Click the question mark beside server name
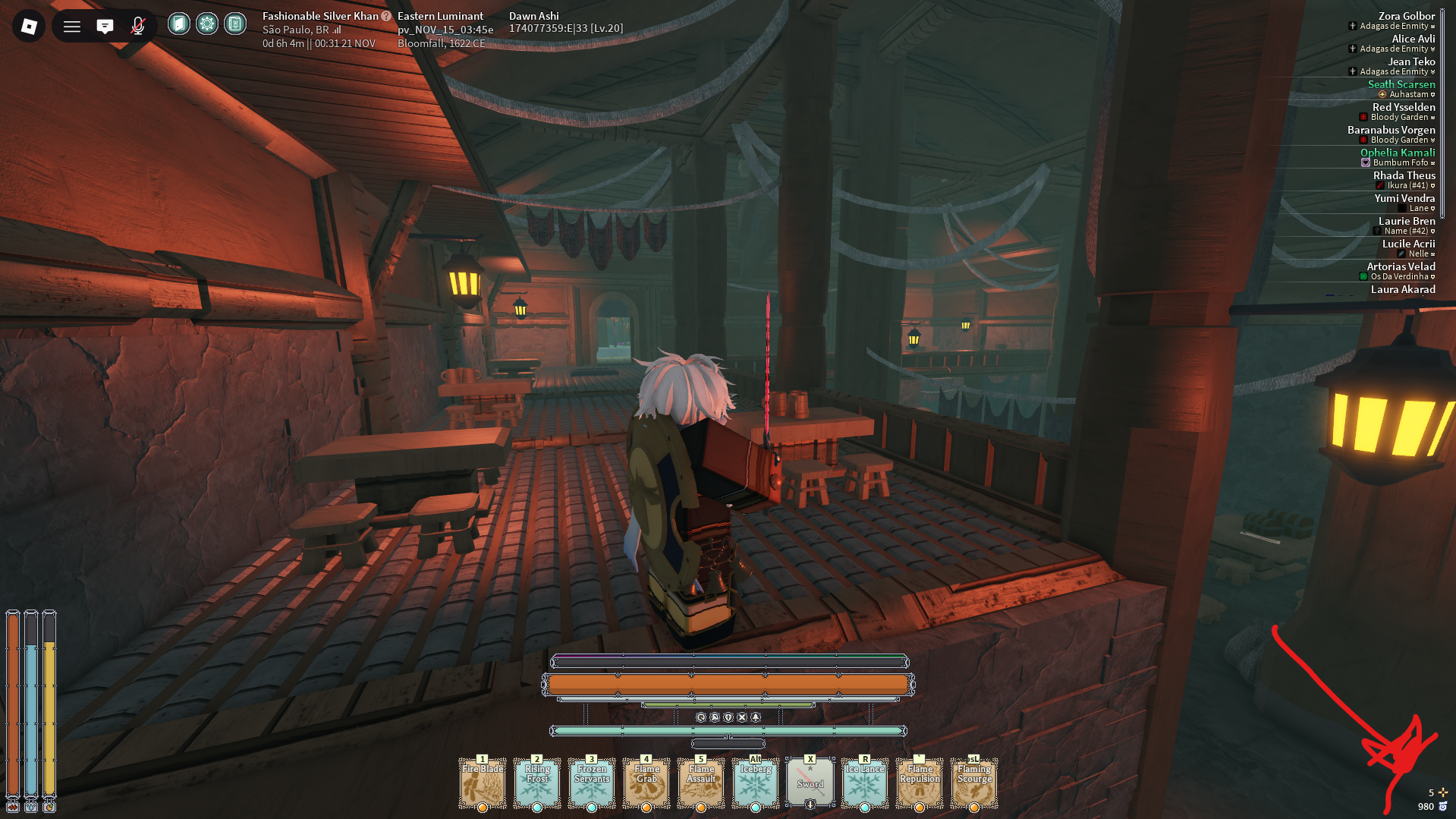Image resolution: width=1456 pixels, height=819 pixels. 386,16
